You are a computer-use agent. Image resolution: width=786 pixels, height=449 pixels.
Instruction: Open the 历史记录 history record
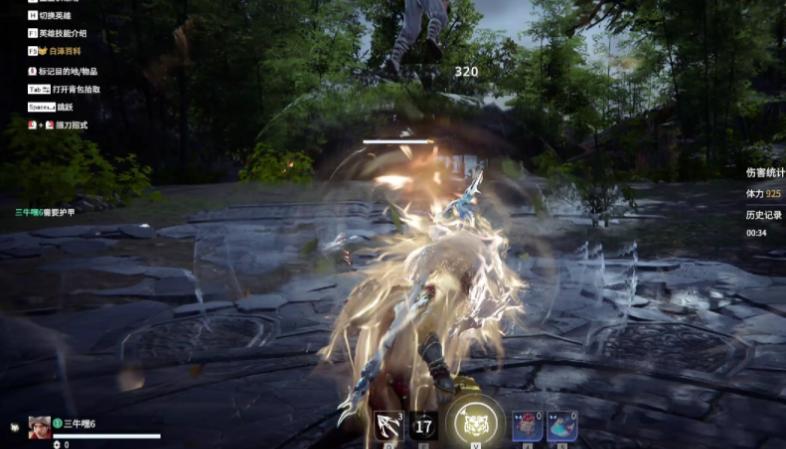762,215
